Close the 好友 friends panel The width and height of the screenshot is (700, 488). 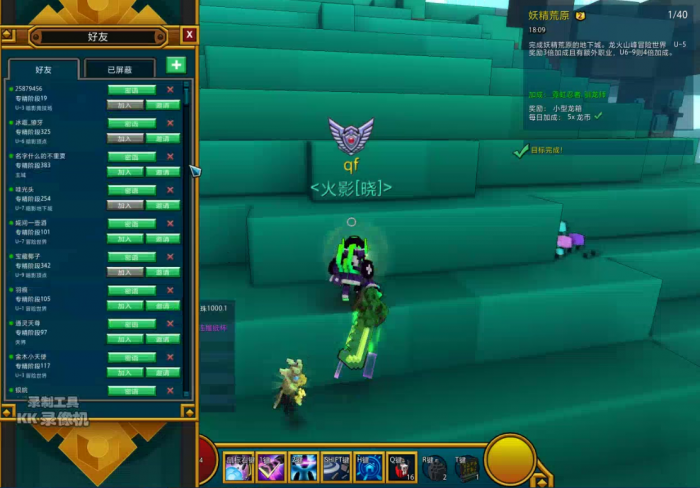click(x=190, y=35)
